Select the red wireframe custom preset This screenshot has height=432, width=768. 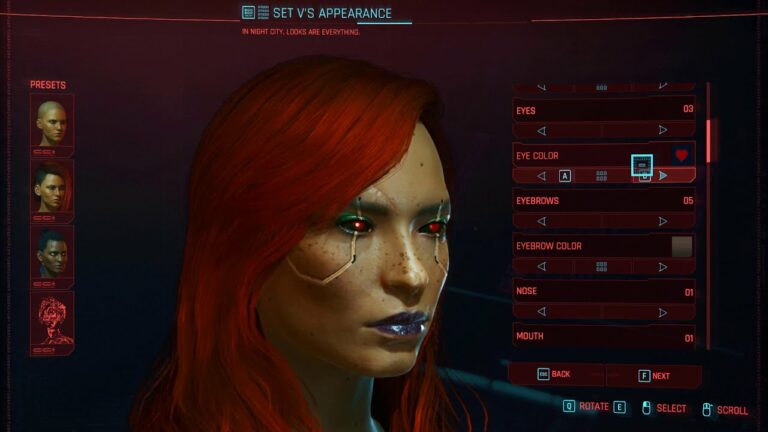point(52,319)
